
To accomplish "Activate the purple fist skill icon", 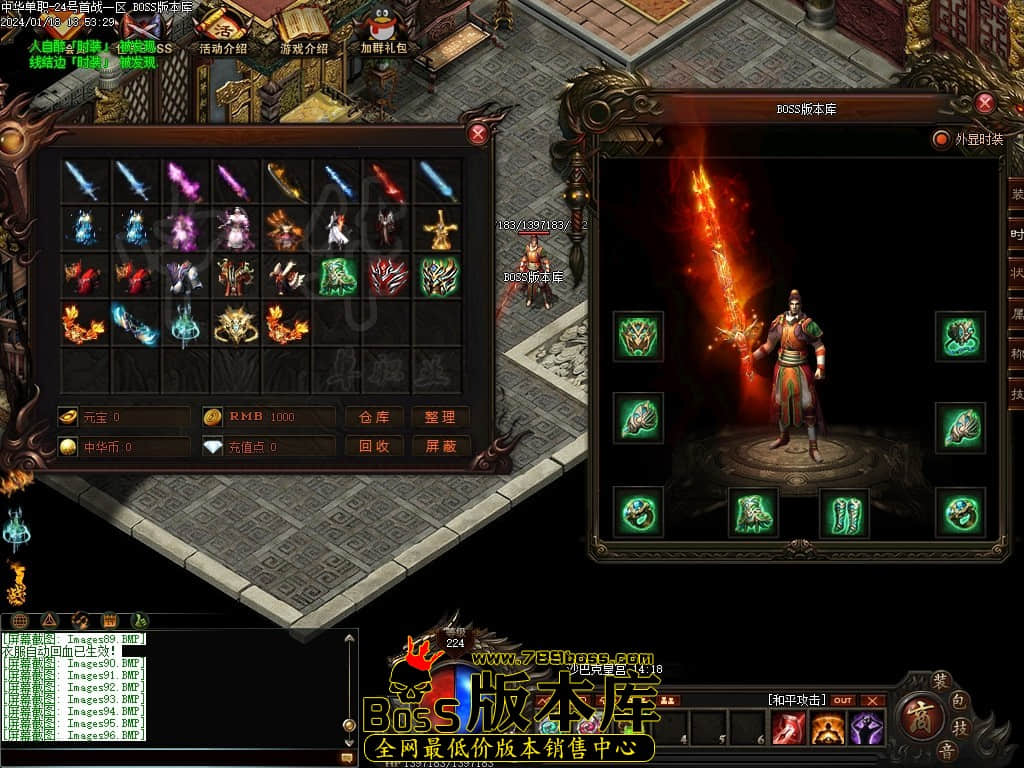I will tap(866, 728).
